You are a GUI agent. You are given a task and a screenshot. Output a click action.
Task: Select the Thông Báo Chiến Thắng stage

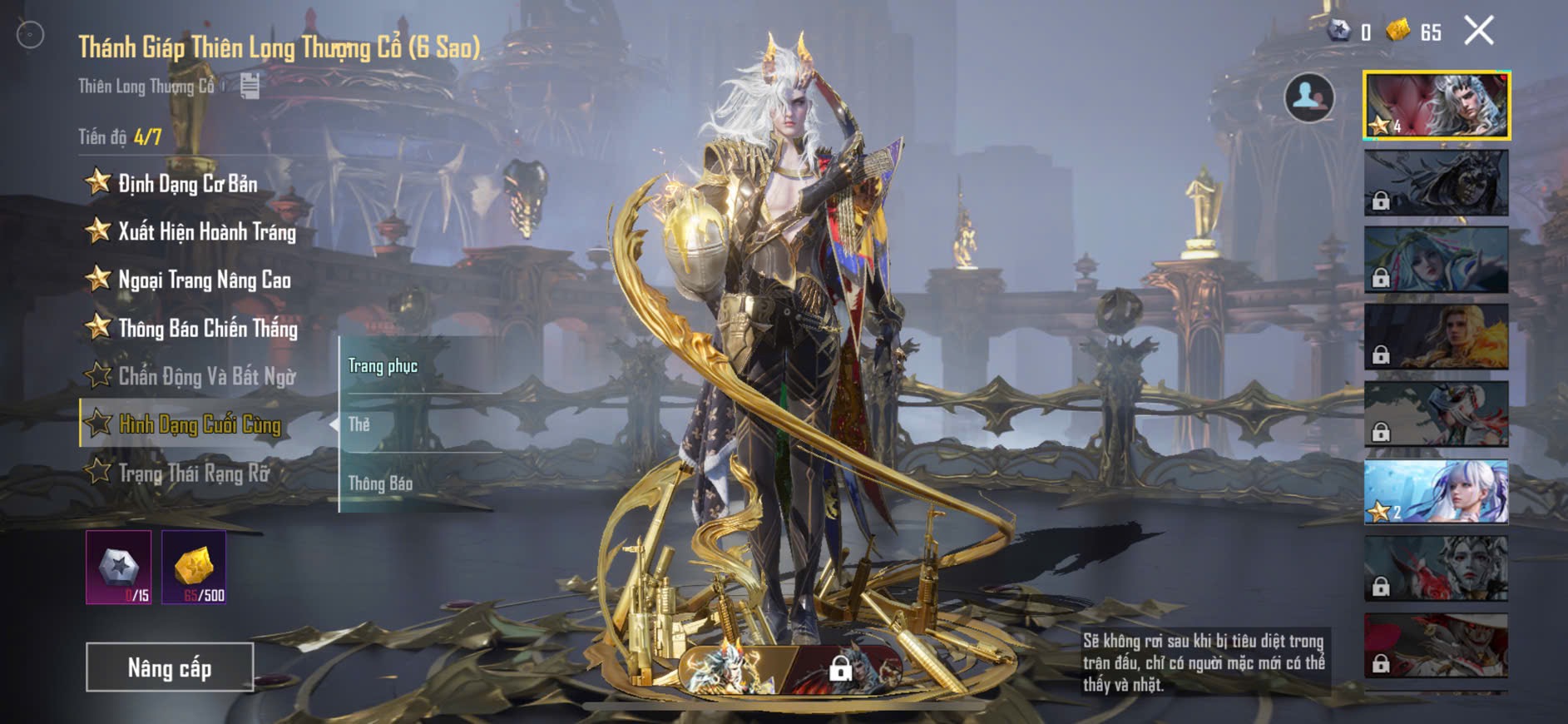207,328
